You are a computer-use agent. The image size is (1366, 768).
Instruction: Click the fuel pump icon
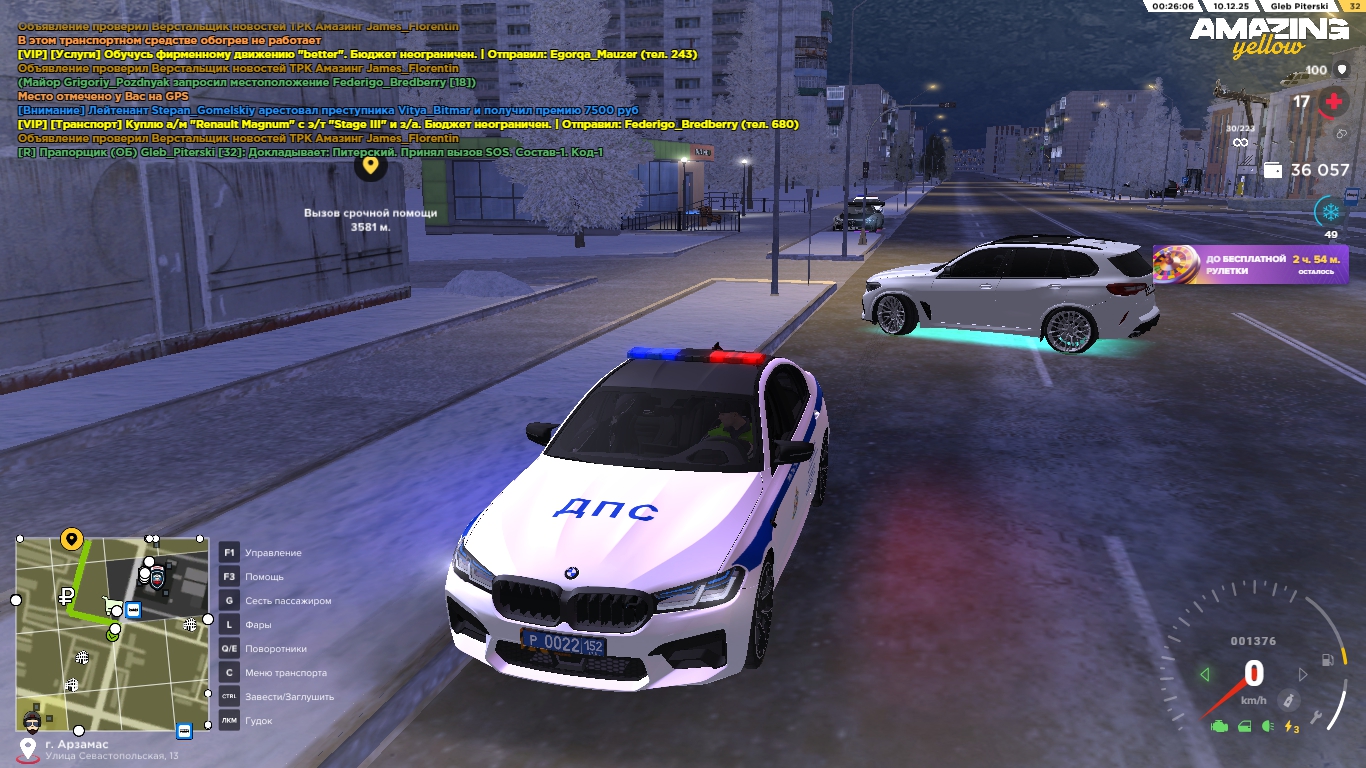(1327, 660)
